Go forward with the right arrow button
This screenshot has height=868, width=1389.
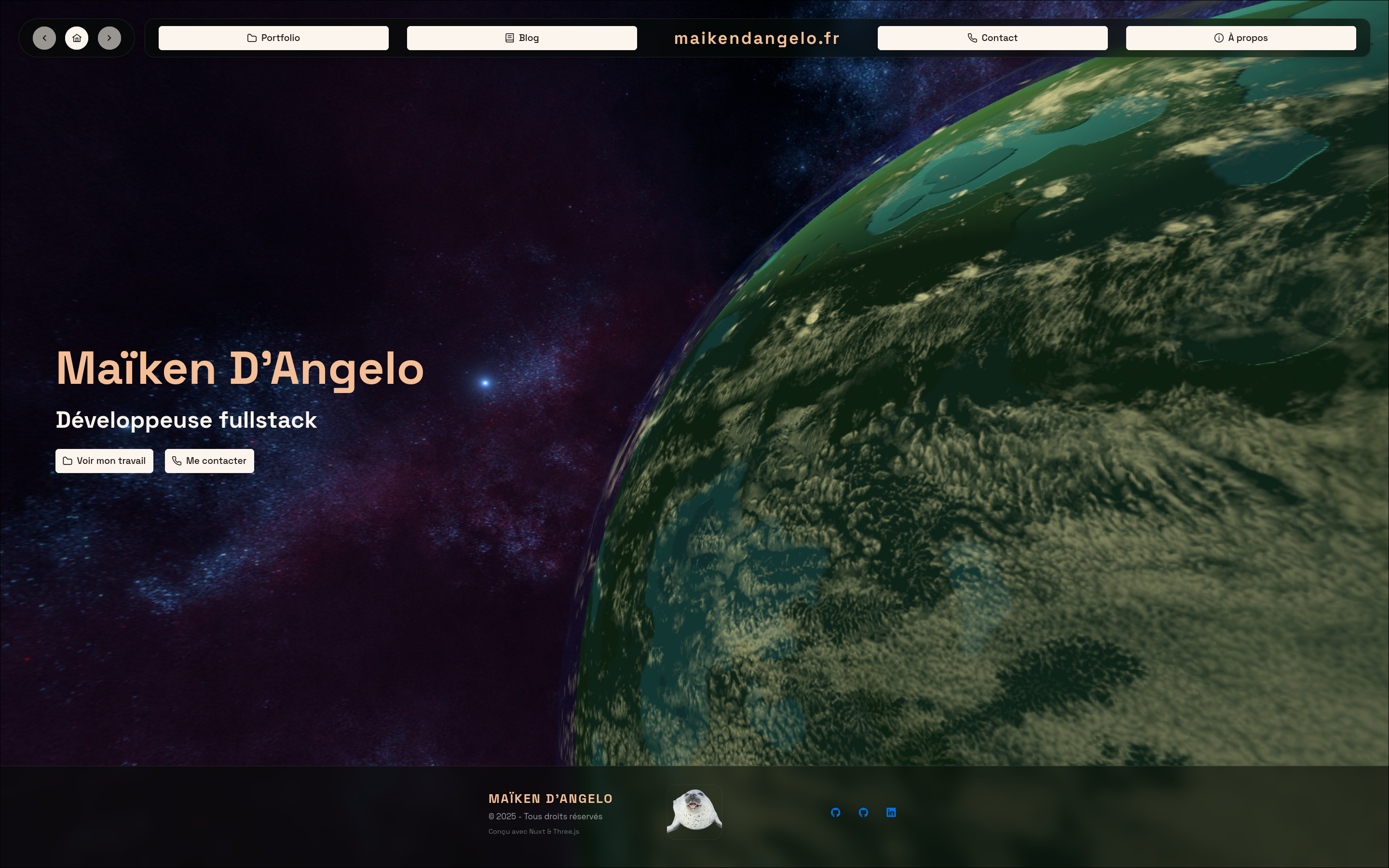click(109, 38)
